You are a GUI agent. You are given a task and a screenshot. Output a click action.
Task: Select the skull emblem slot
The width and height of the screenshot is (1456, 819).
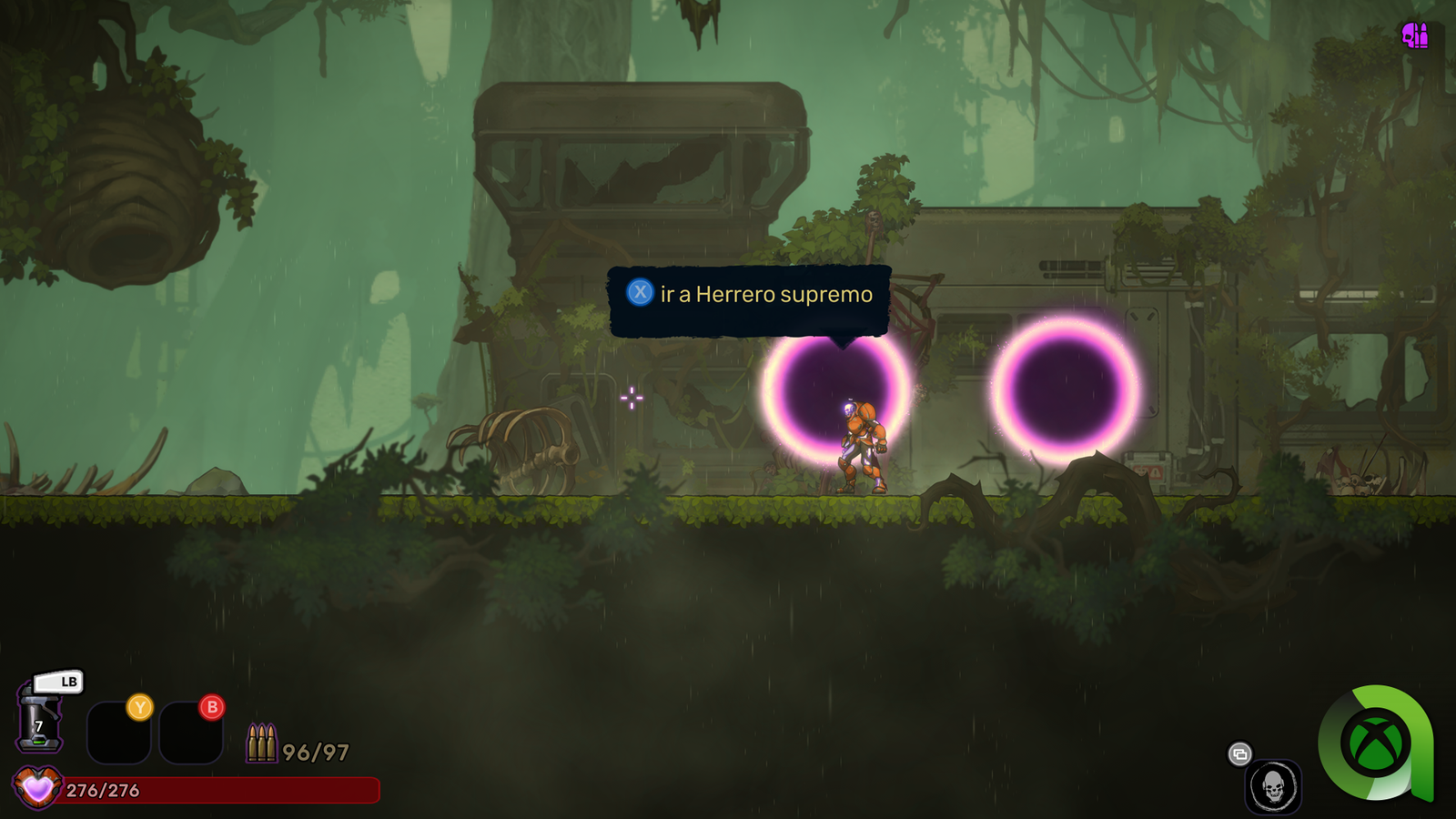[1272, 786]
